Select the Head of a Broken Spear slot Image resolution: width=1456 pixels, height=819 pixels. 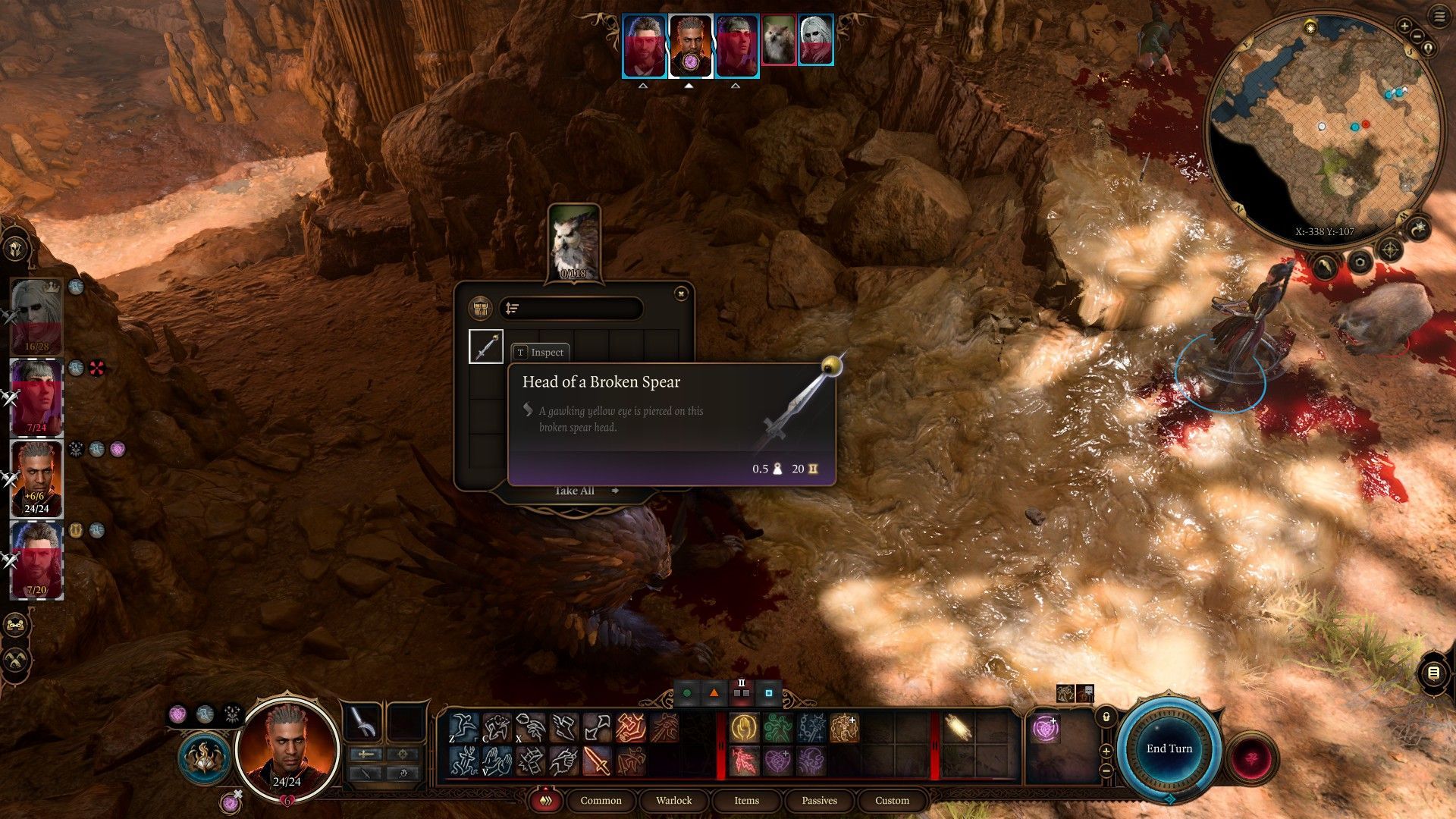click(486, 347)
